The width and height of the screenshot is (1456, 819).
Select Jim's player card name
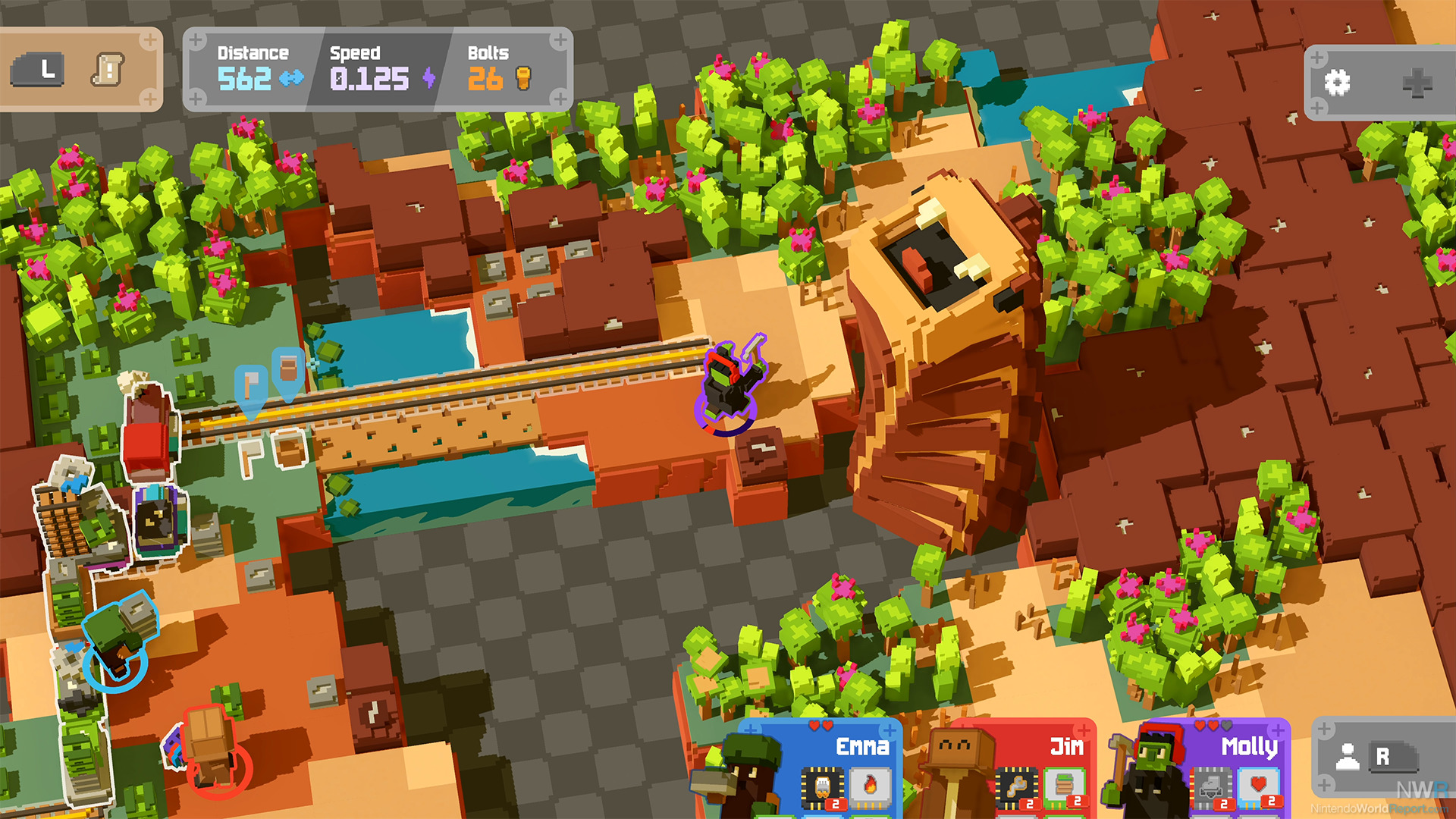[1066, 747]
